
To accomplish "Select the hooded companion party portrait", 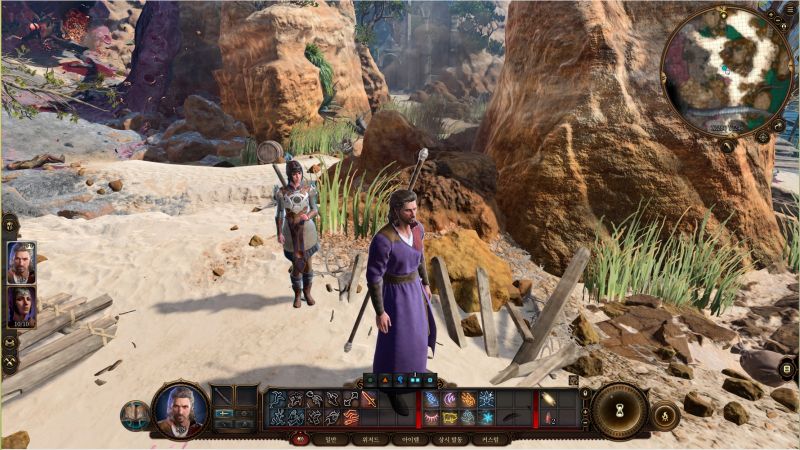I will pos(21,306).
